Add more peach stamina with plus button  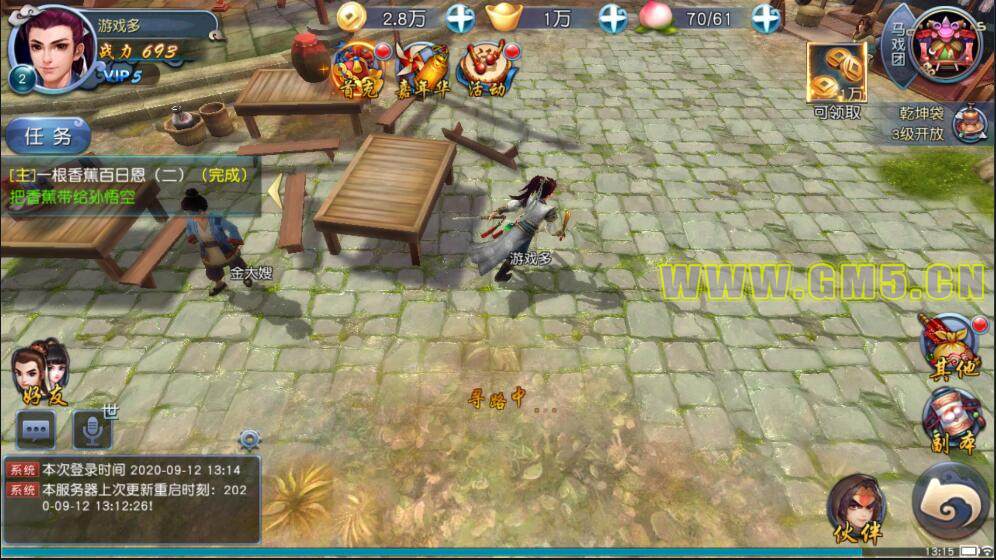(x=766, y=17)
